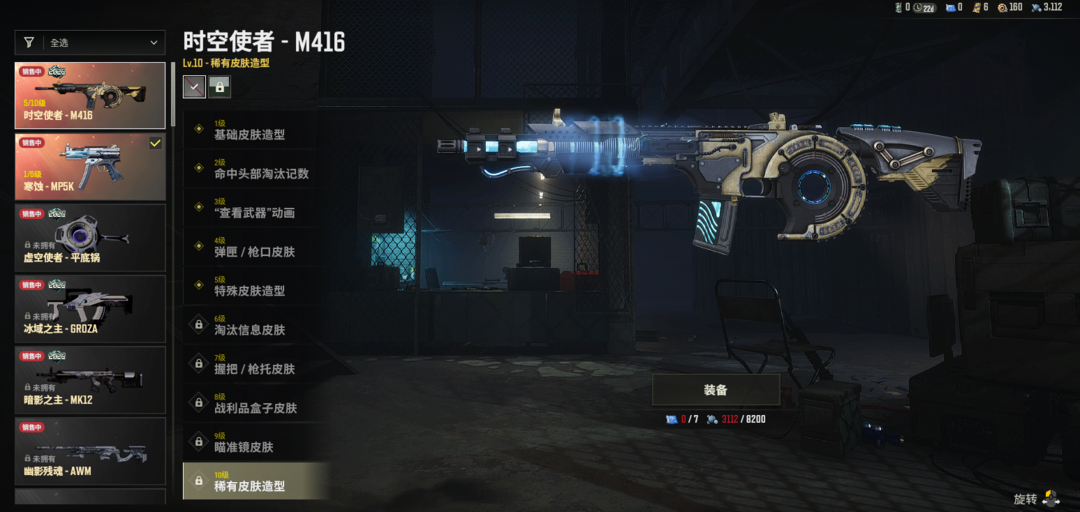
Task: Open the 全选 filter dropdown
Action: click(x=90, y=43)
